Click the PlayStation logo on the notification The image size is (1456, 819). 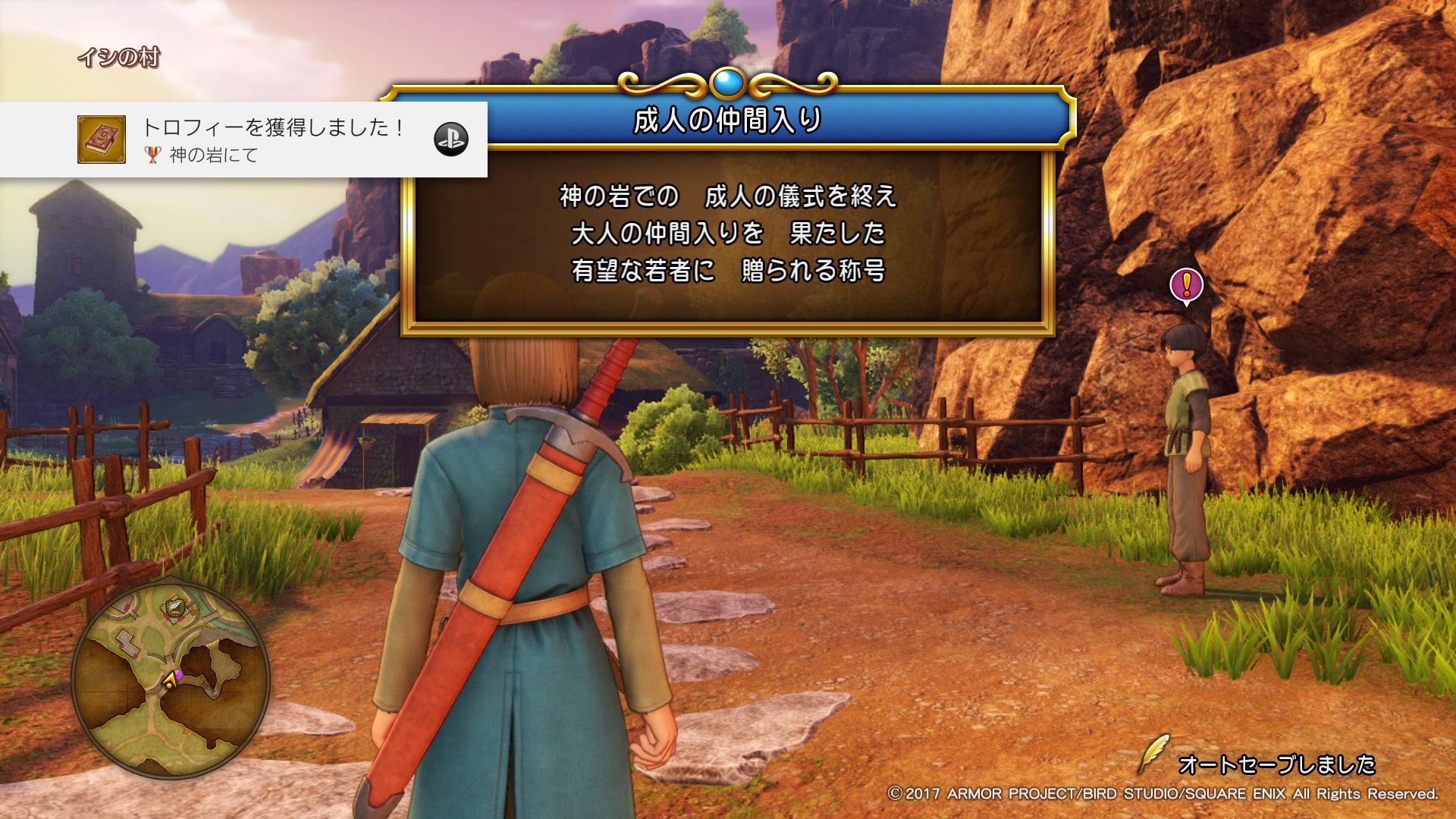[x=450, y=140]
